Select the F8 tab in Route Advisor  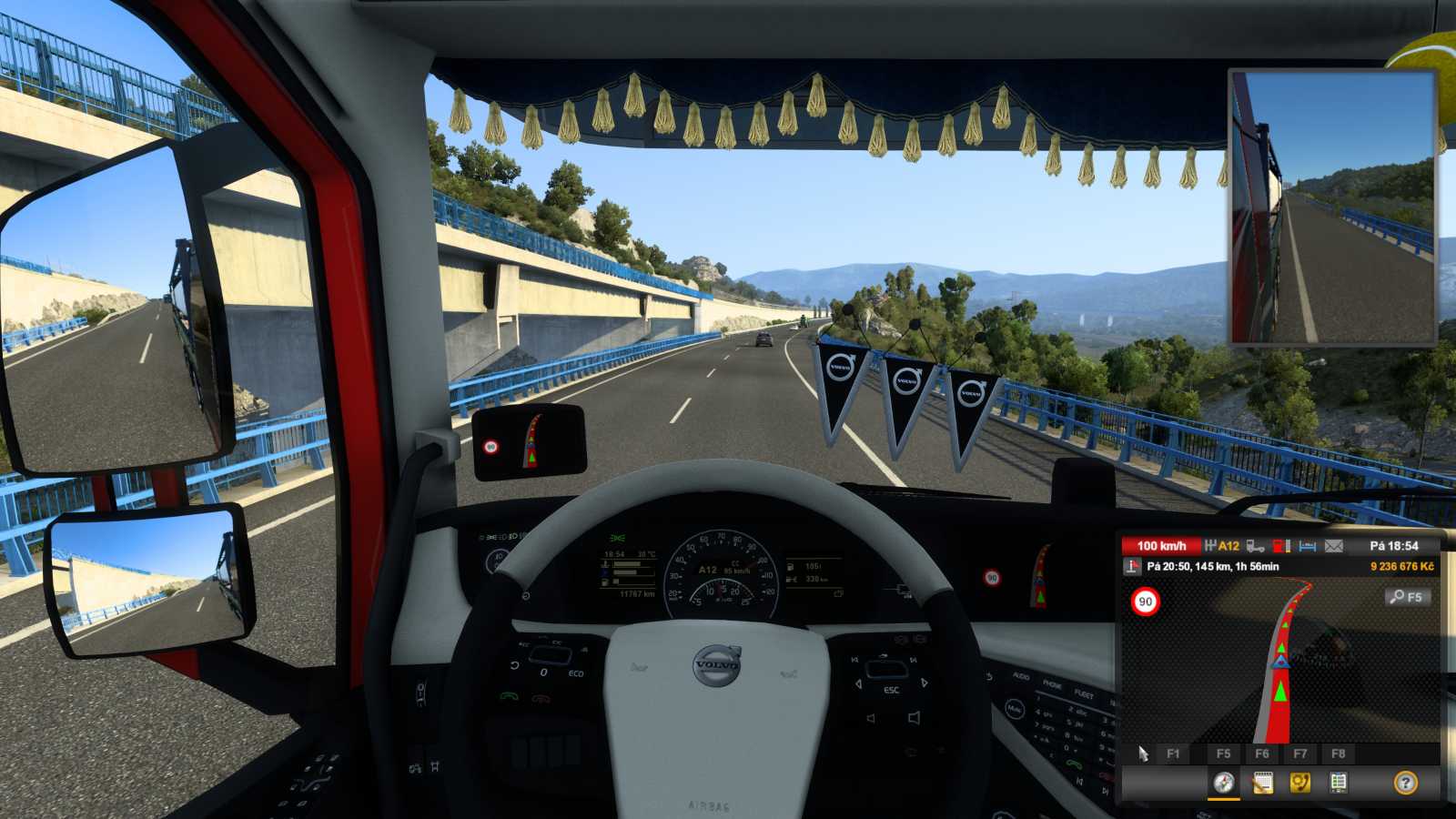(1339, 754)
